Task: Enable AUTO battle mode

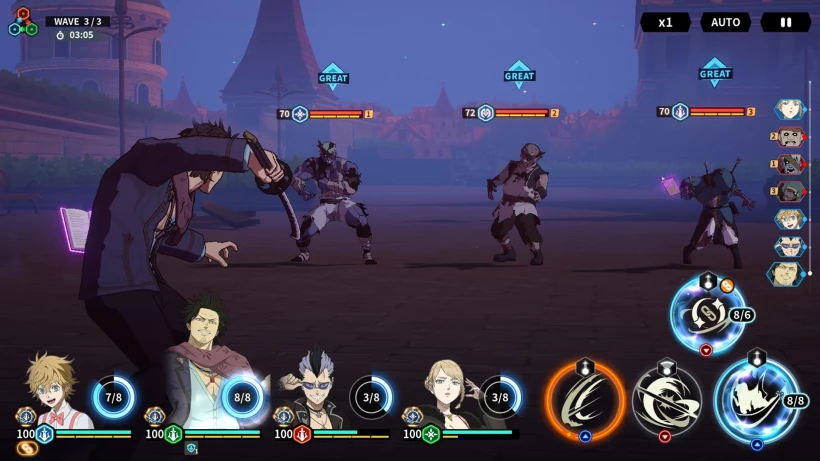Action: (725, 22)
